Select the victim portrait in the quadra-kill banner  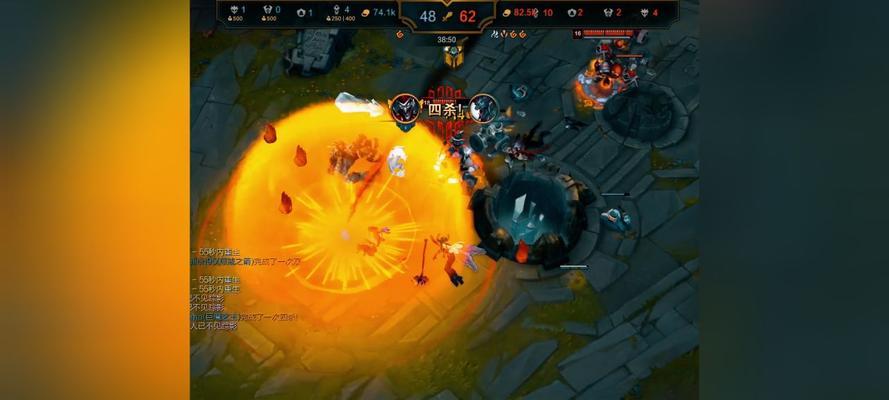click(483, 109)
